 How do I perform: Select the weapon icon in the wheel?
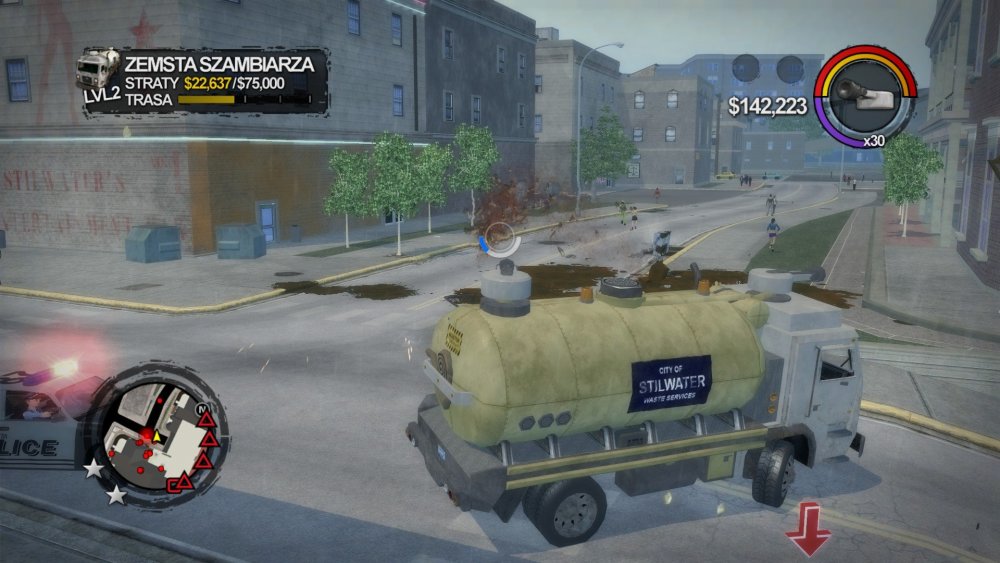pos(863,94)
